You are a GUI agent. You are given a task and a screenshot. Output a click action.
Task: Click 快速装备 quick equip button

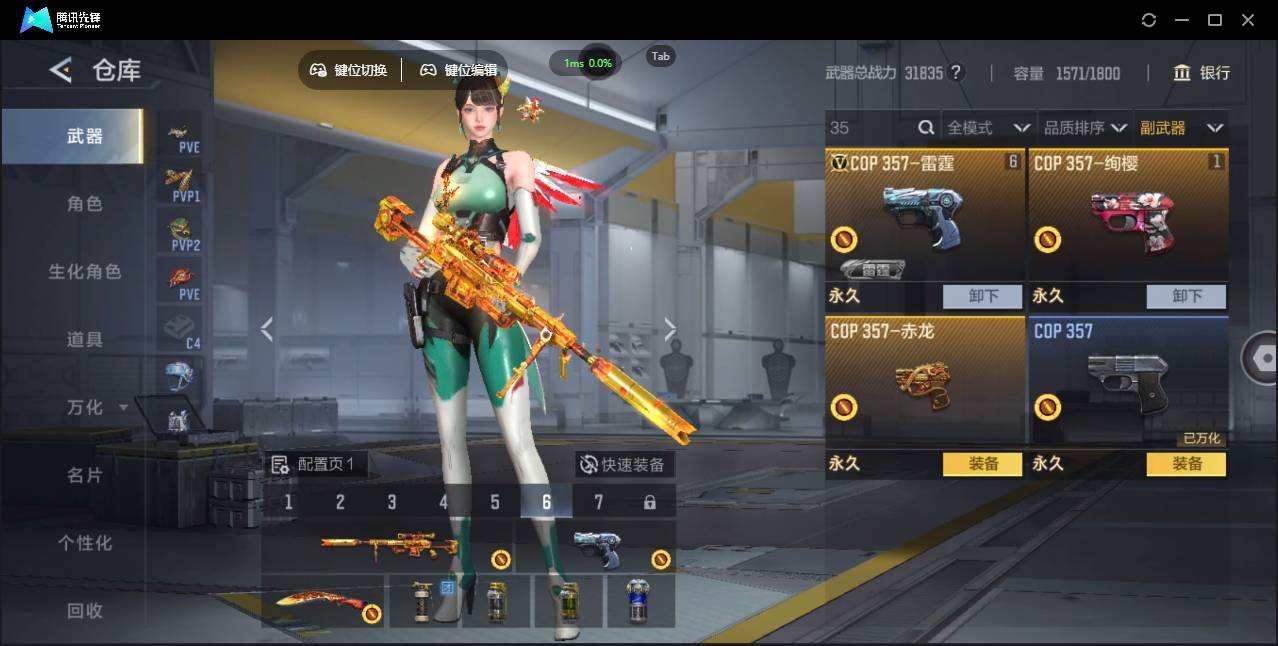coord(624,465)
